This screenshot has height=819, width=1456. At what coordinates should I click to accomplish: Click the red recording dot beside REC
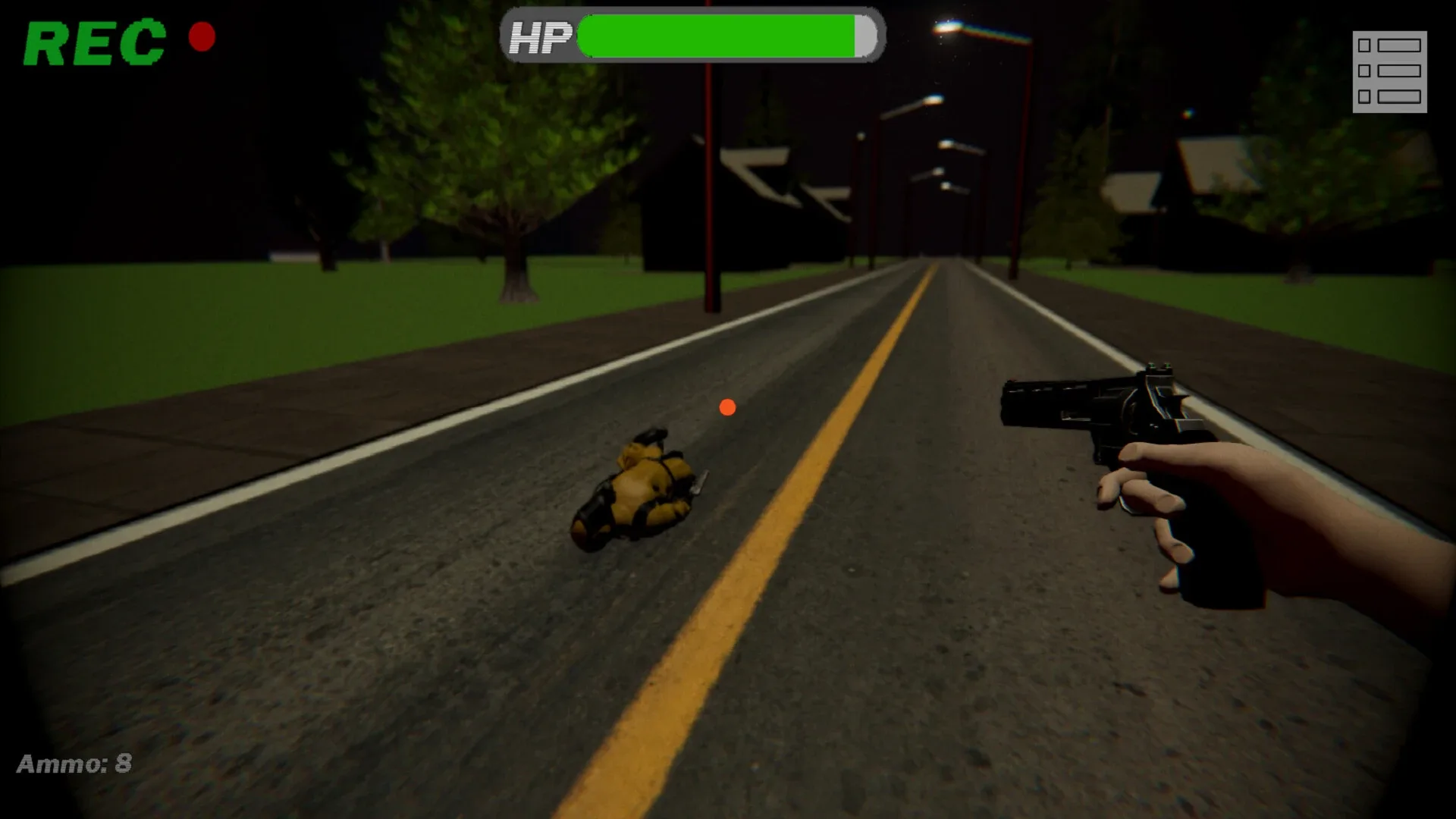(x=201, y=36)
